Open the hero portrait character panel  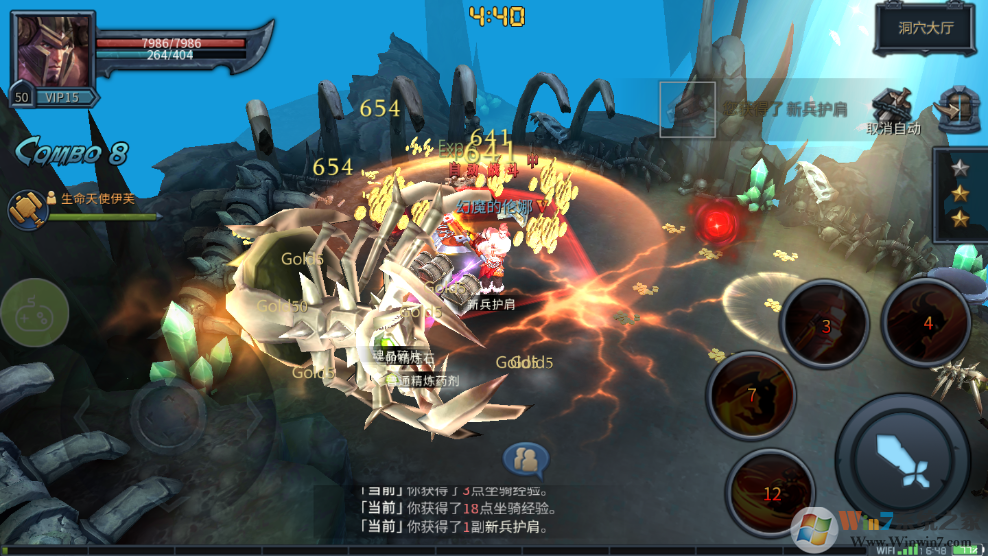pos(52,52)
